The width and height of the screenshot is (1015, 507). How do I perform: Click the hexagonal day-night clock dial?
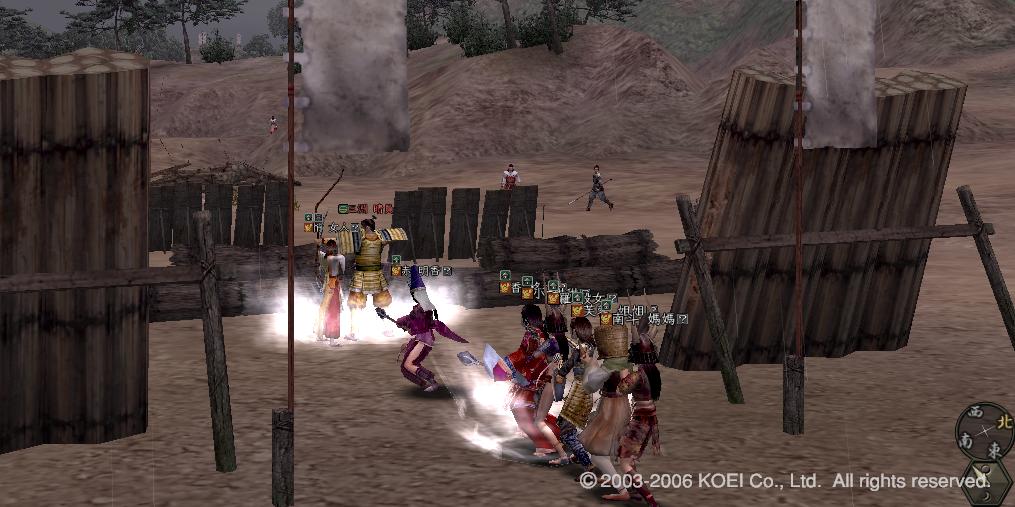coord(989,483)
